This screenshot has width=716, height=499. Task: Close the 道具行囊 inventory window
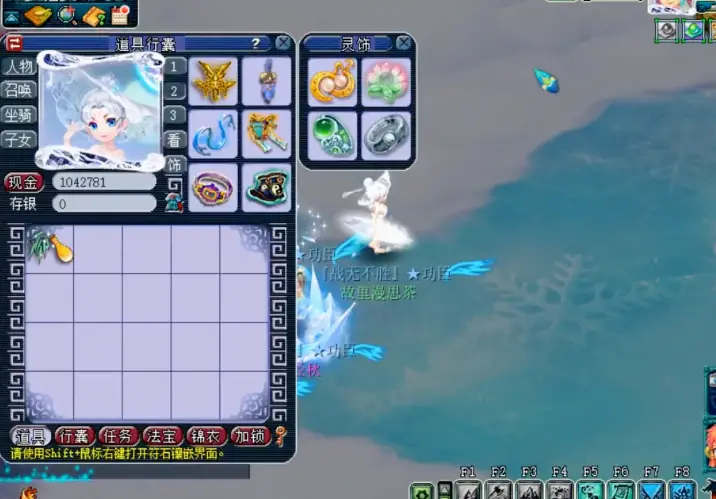pos(284,43)
